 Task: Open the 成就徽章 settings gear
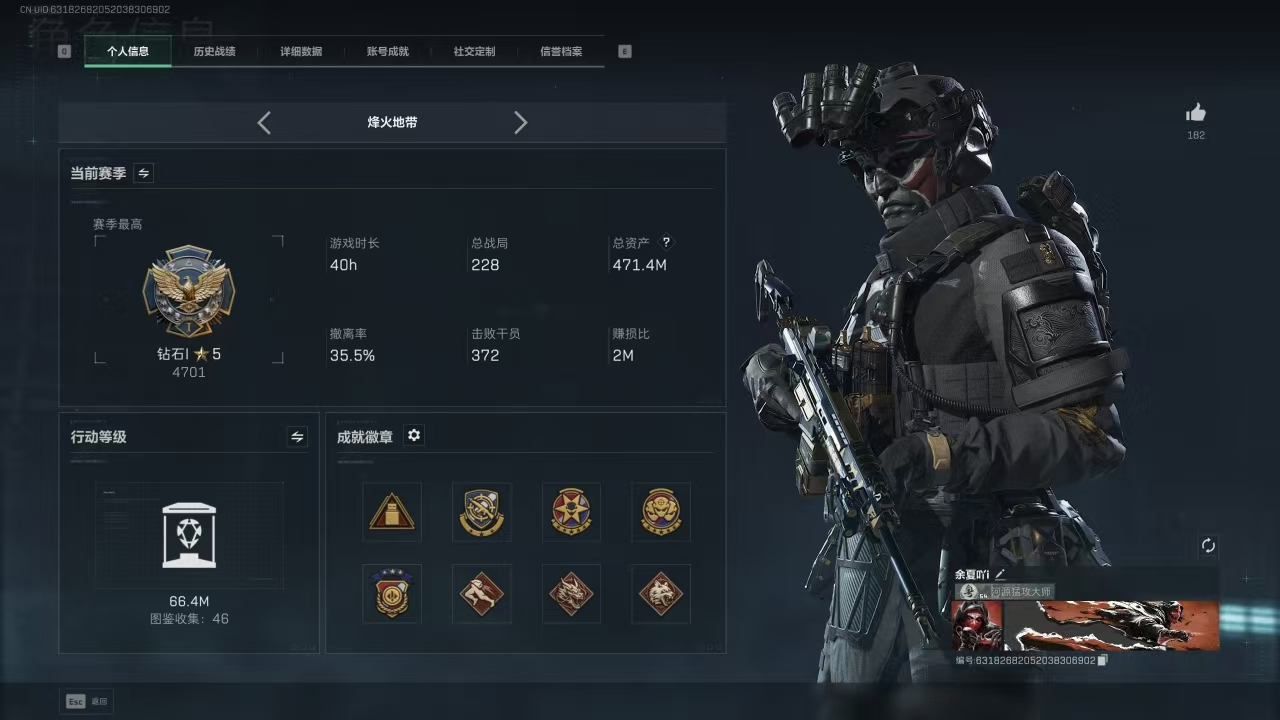414,435
